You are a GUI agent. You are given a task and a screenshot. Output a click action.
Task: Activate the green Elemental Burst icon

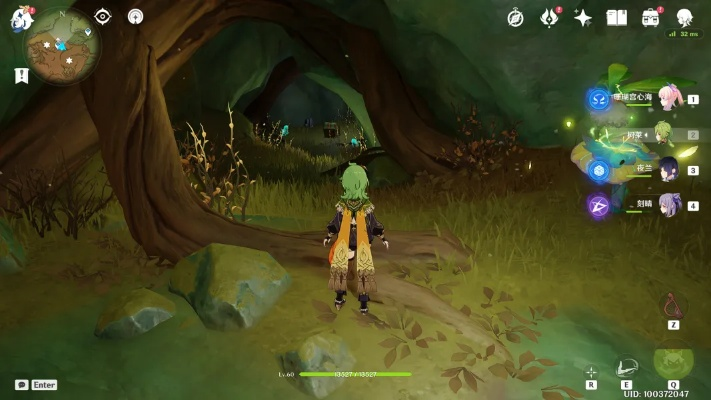pos(671,364)
